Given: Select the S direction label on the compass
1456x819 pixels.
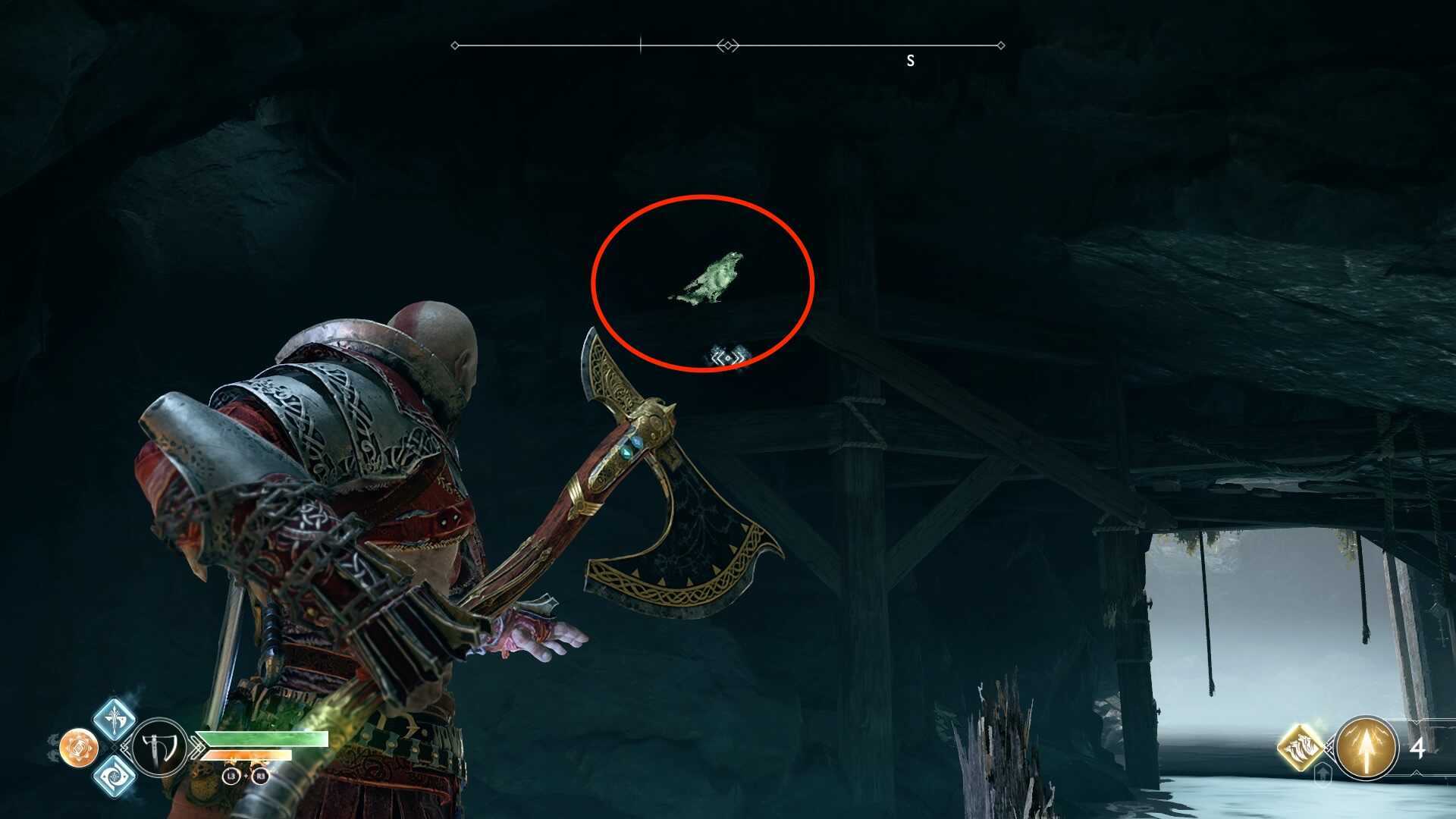Looking at the screenshot, I should pyautogui.click(x=910, y=61).
